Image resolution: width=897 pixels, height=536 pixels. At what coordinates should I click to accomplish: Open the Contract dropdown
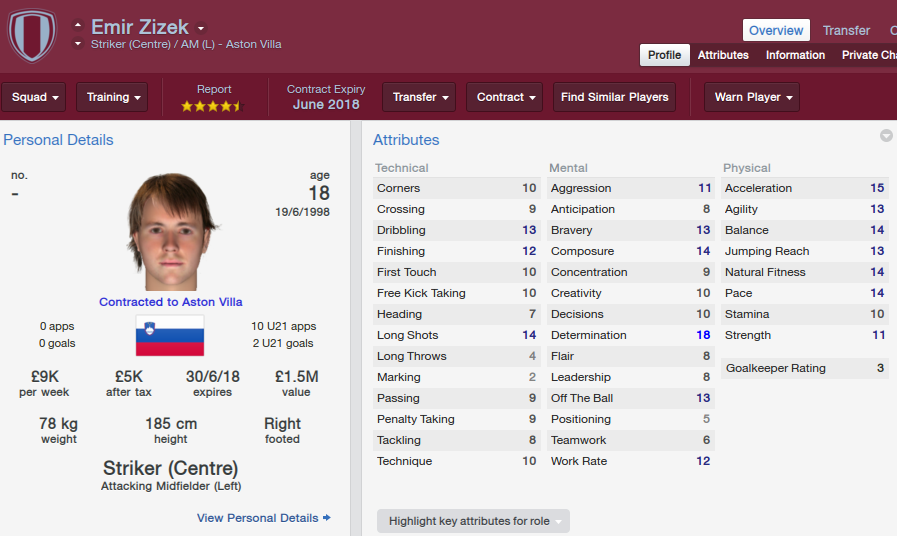coord(504,97)
